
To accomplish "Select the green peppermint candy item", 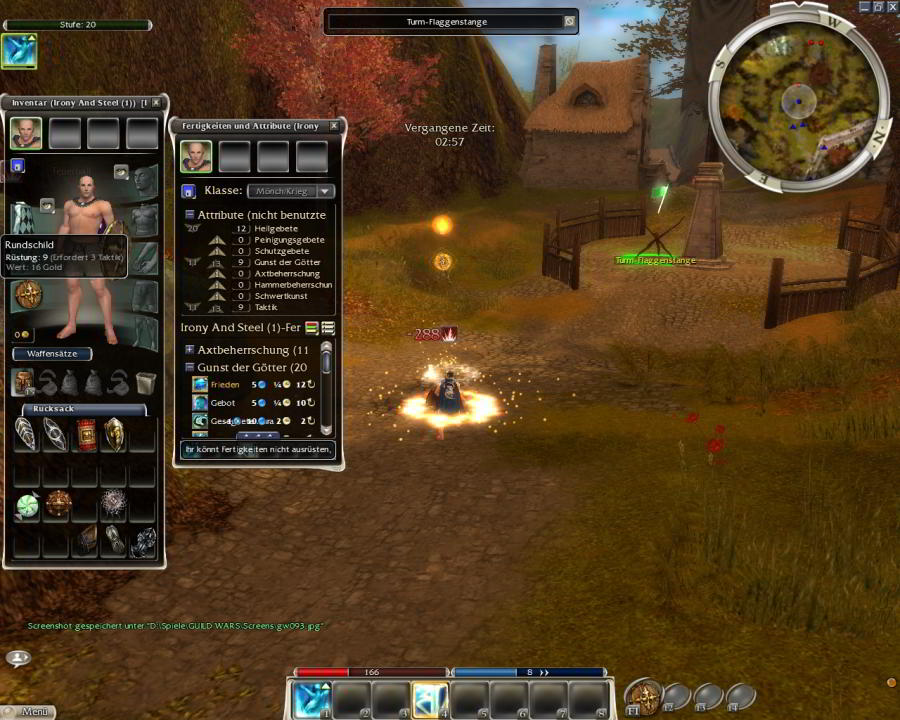I will tap(27, 506).
